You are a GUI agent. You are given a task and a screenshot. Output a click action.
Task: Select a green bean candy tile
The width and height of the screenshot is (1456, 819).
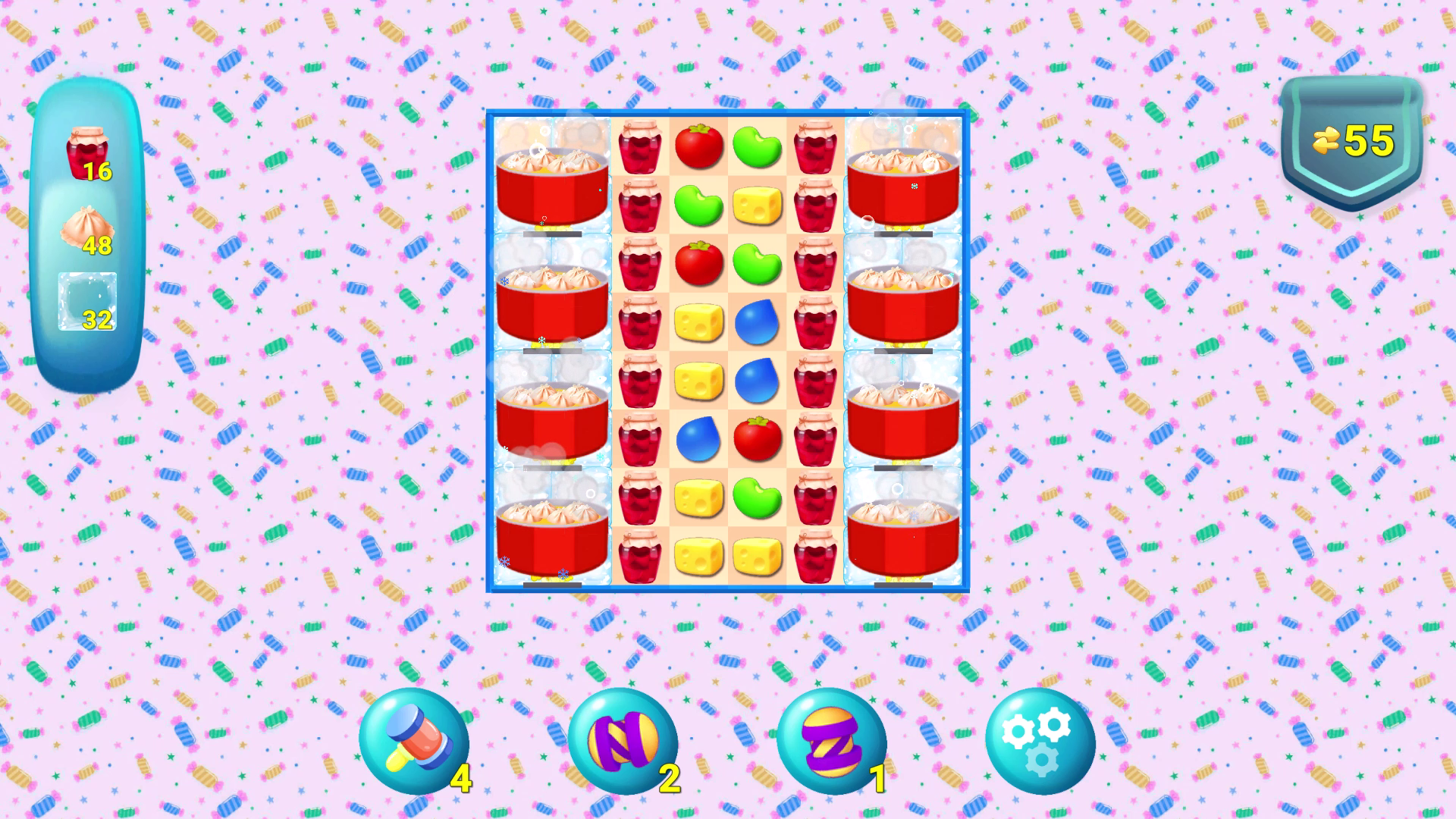(757, 146)
